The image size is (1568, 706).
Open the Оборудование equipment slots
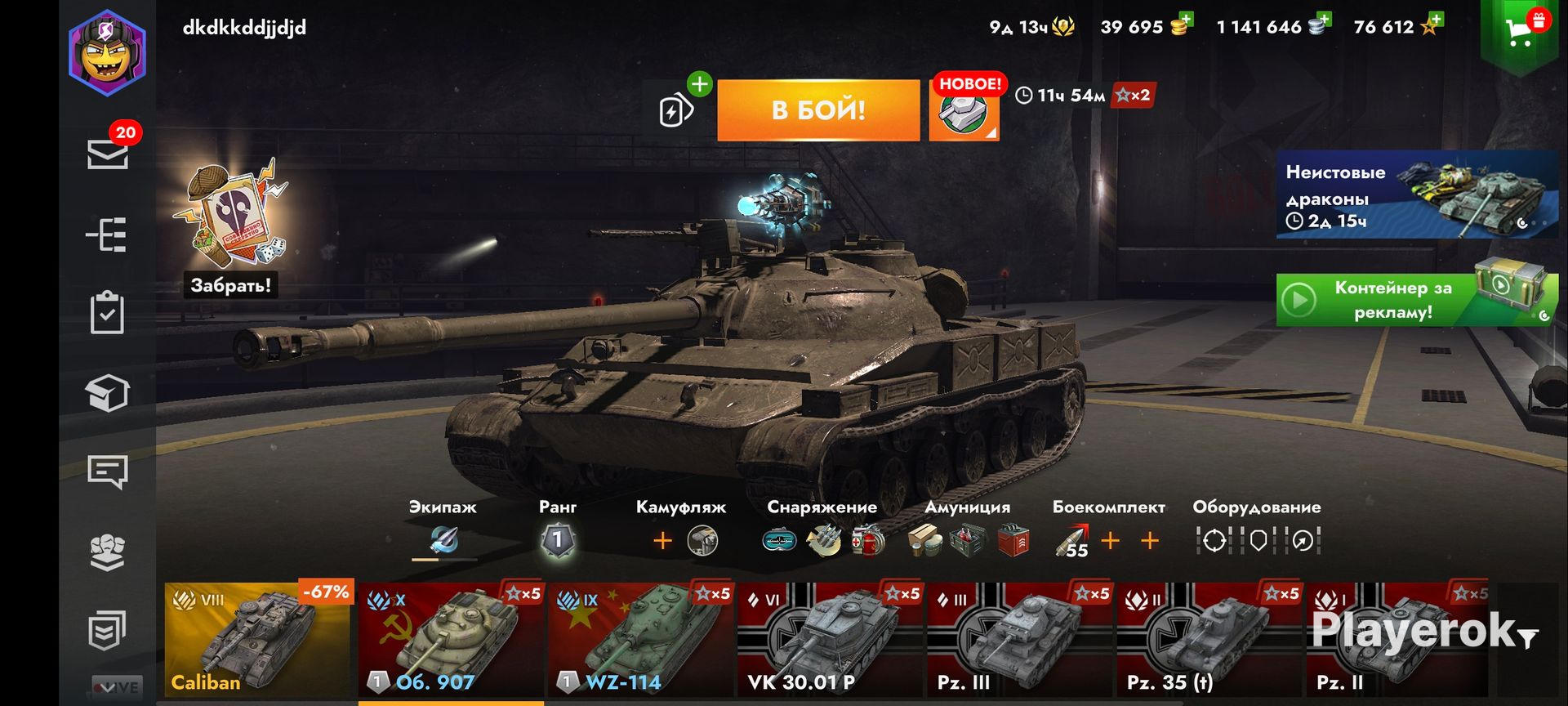(x=1258, y=540)
